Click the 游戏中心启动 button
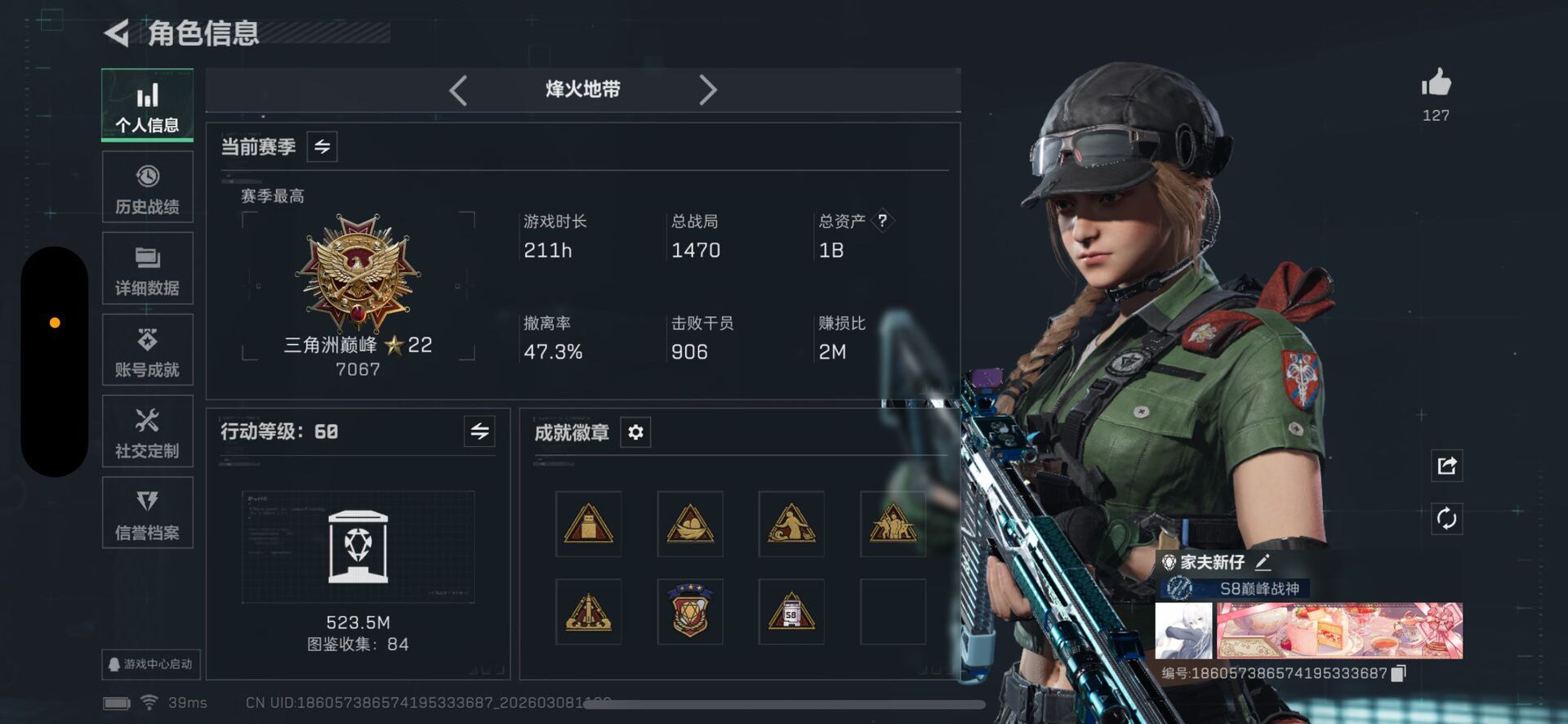The height and width of the screenshot is (724, 1568). (149, 664)
